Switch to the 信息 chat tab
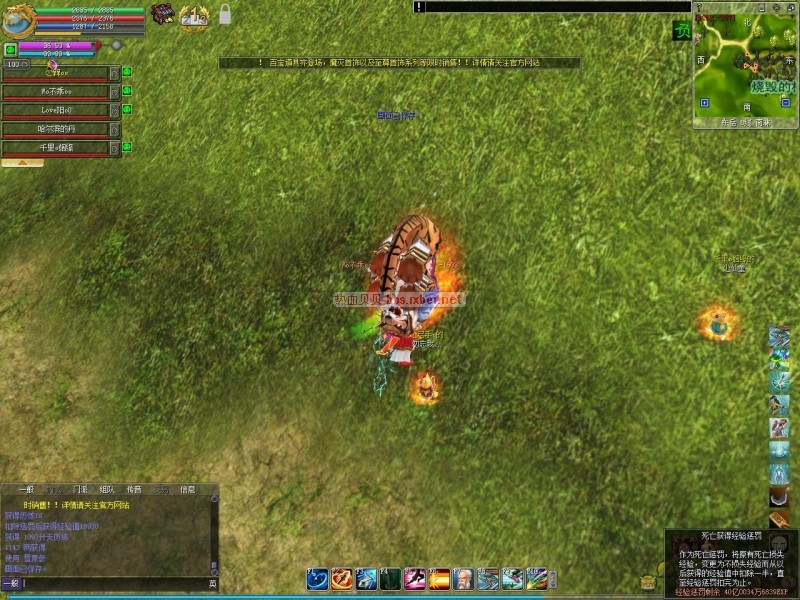This screenshot has height=600, width=800. 187,490
